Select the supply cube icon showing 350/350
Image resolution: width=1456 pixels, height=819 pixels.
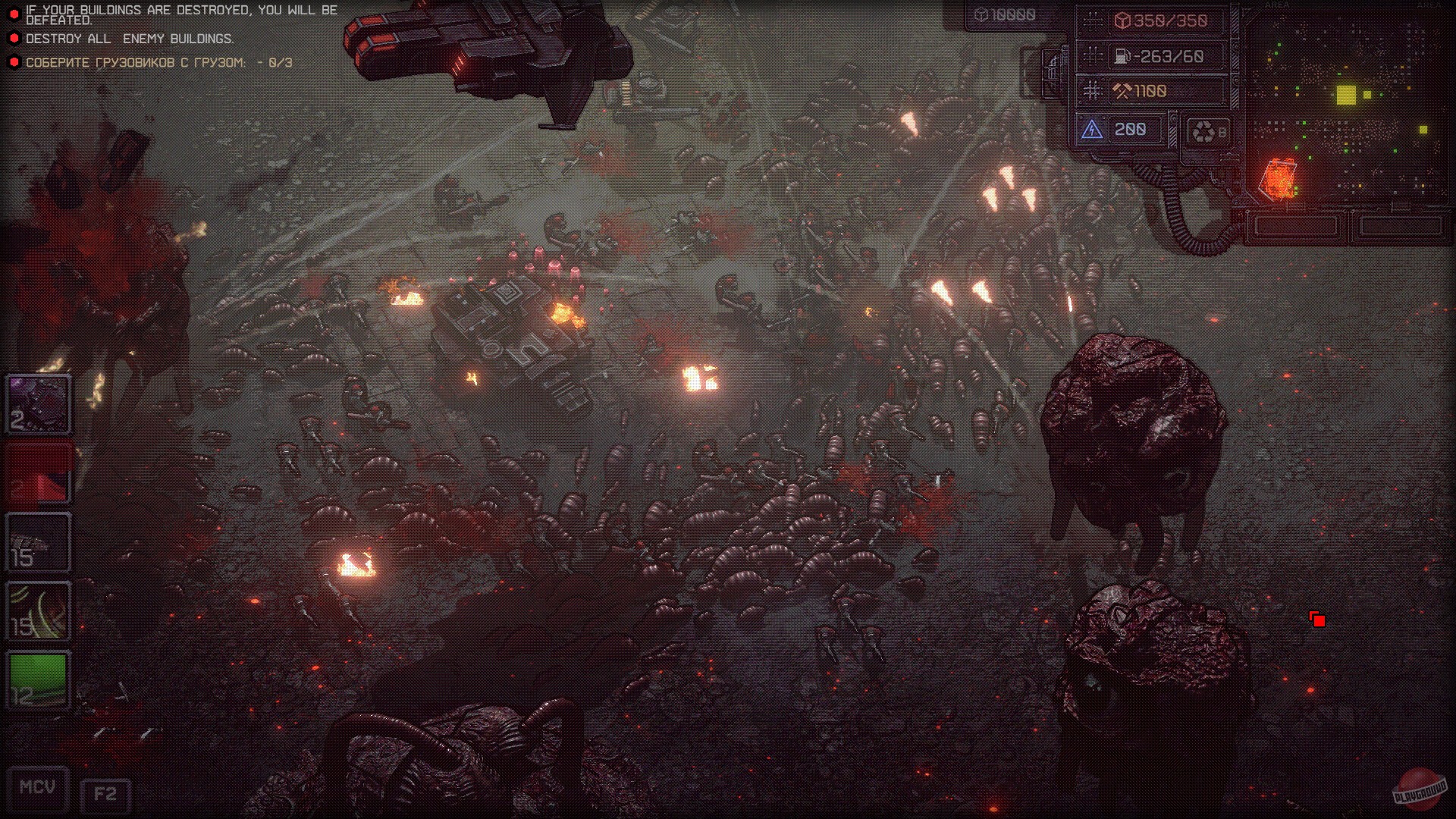[1123, 21]
